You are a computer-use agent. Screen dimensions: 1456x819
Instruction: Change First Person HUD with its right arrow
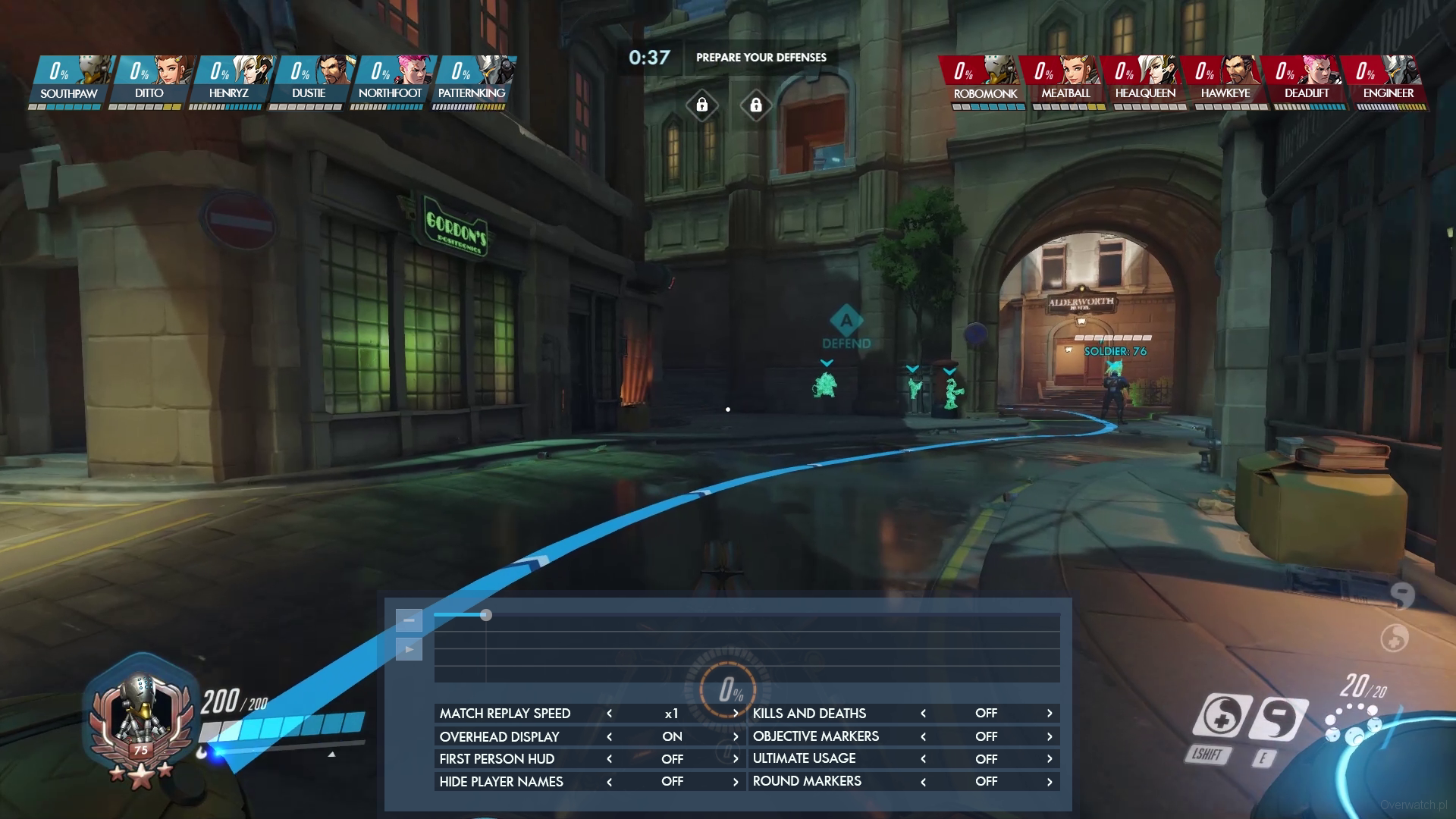tap(735, 759)
